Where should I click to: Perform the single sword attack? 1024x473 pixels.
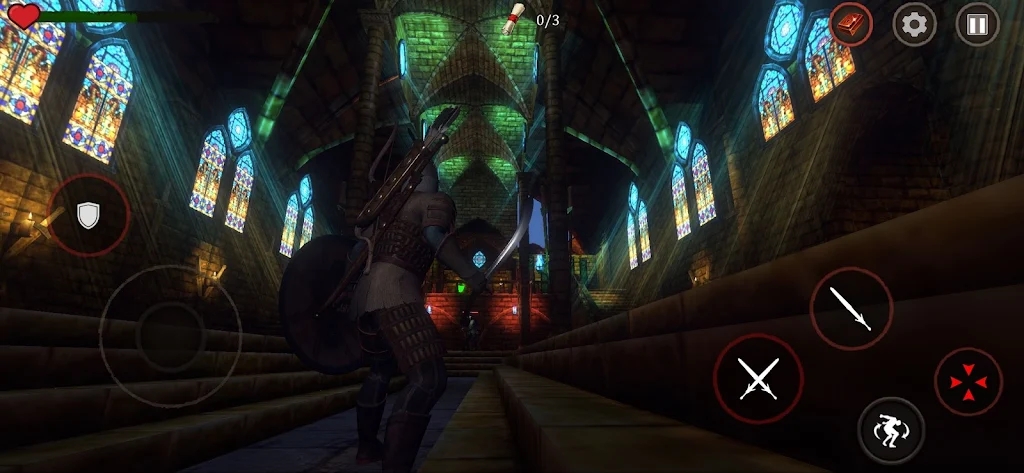(851, 308)
